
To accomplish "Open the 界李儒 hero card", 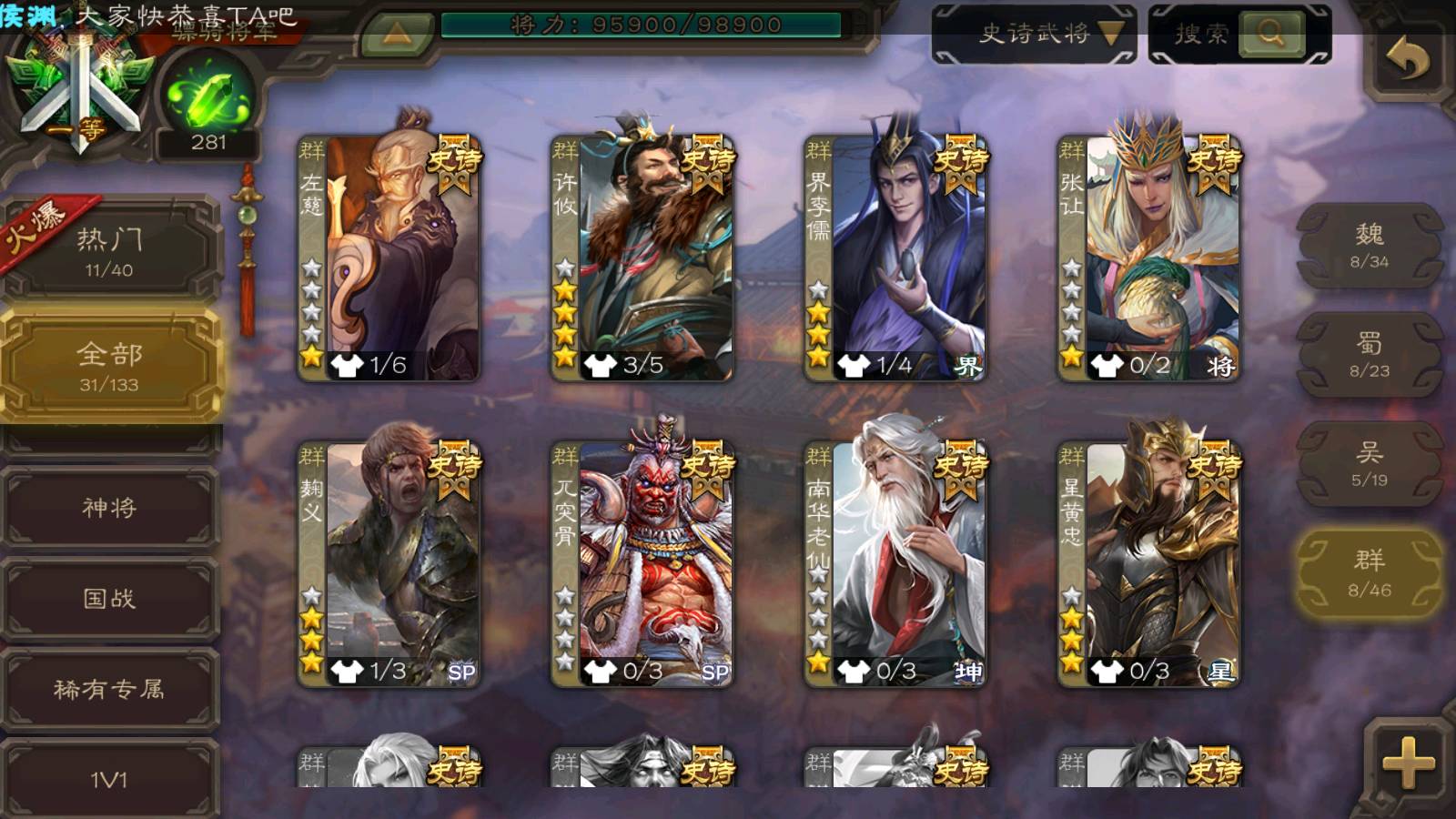I will click(895, 258).
